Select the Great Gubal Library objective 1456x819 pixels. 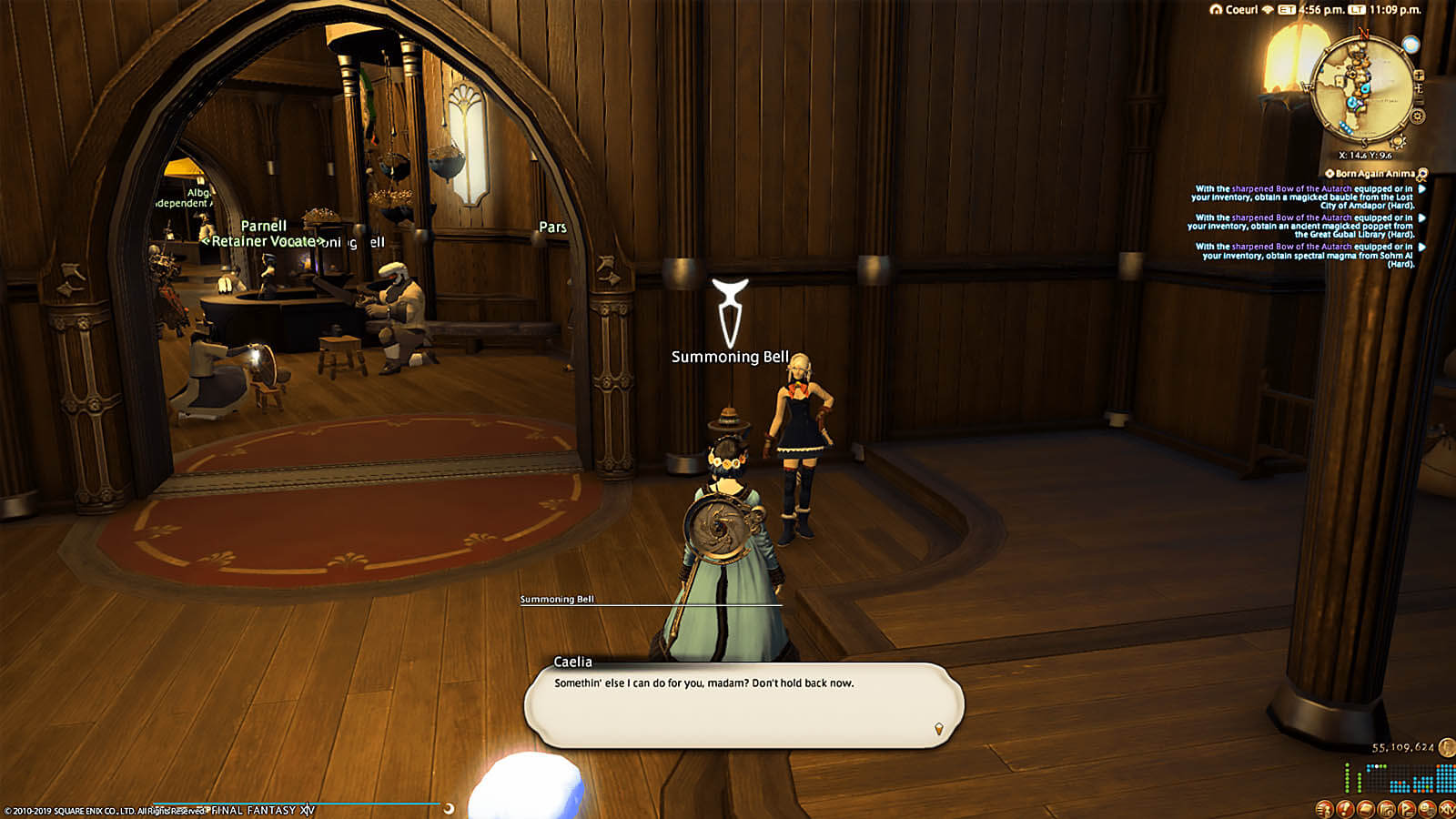tap(1303, 226)
